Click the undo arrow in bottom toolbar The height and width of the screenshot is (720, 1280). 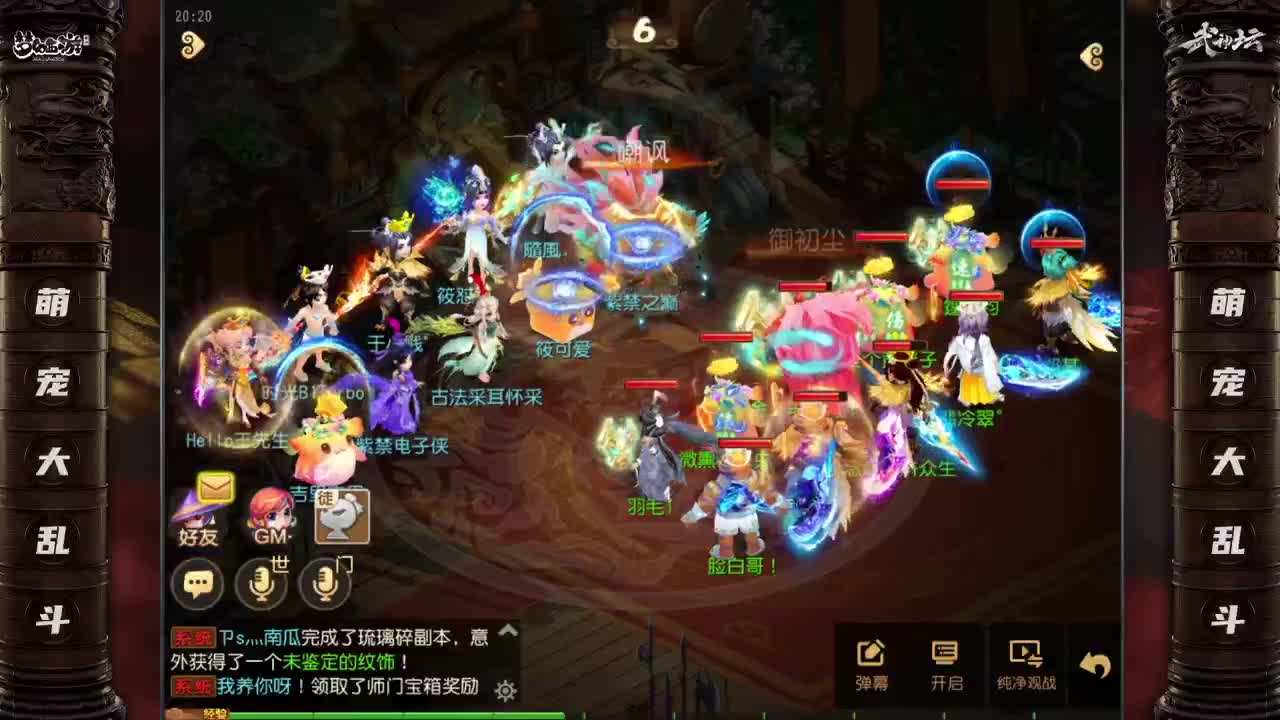pos(1098,658)
